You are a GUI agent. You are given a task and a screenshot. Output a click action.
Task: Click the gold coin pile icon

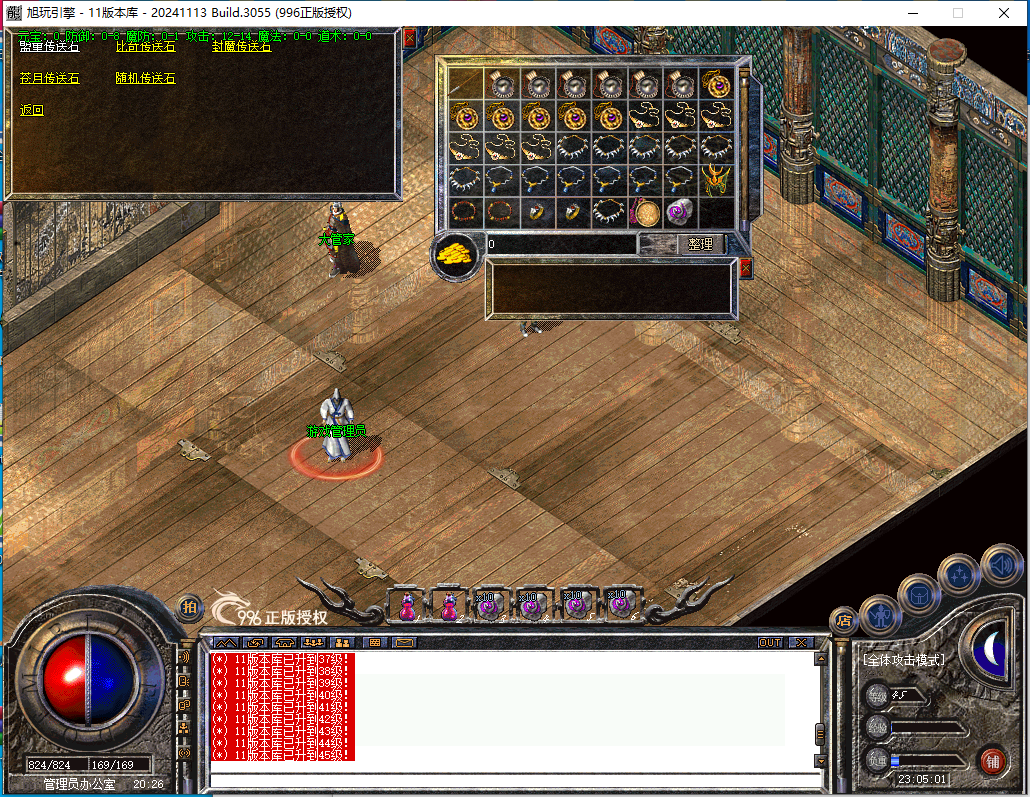[456, 254]
